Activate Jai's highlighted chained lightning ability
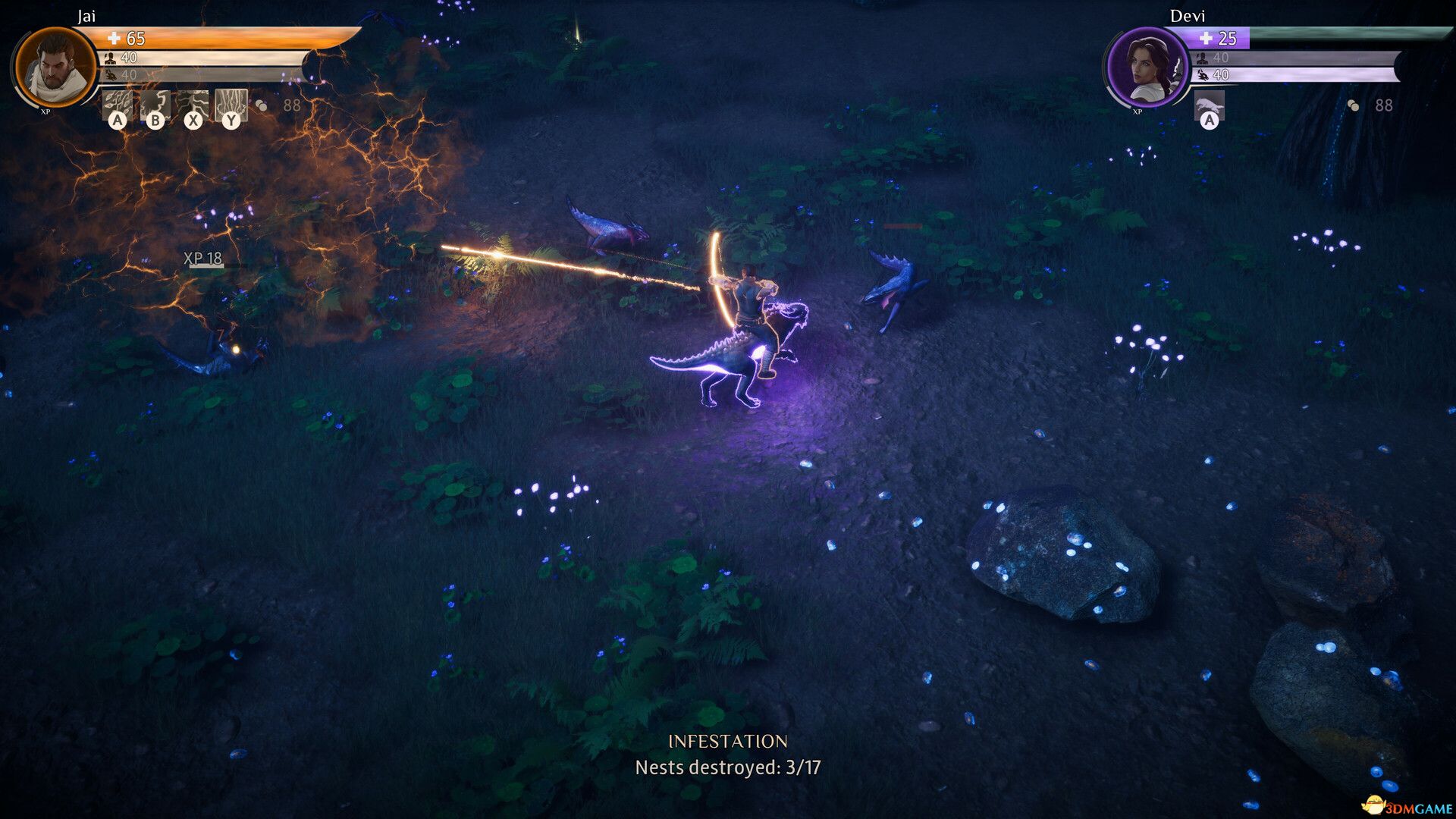This screenshot has height=819, width=1456. click(231, 105)
